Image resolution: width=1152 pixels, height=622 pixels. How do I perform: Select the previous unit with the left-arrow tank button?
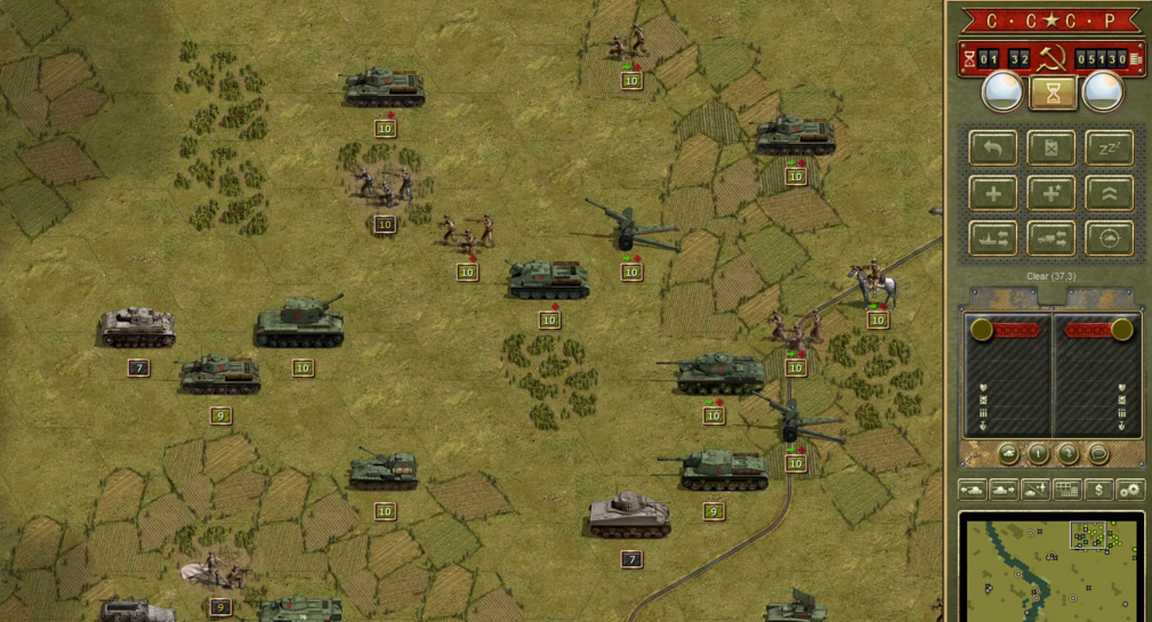tap(972, 490)
